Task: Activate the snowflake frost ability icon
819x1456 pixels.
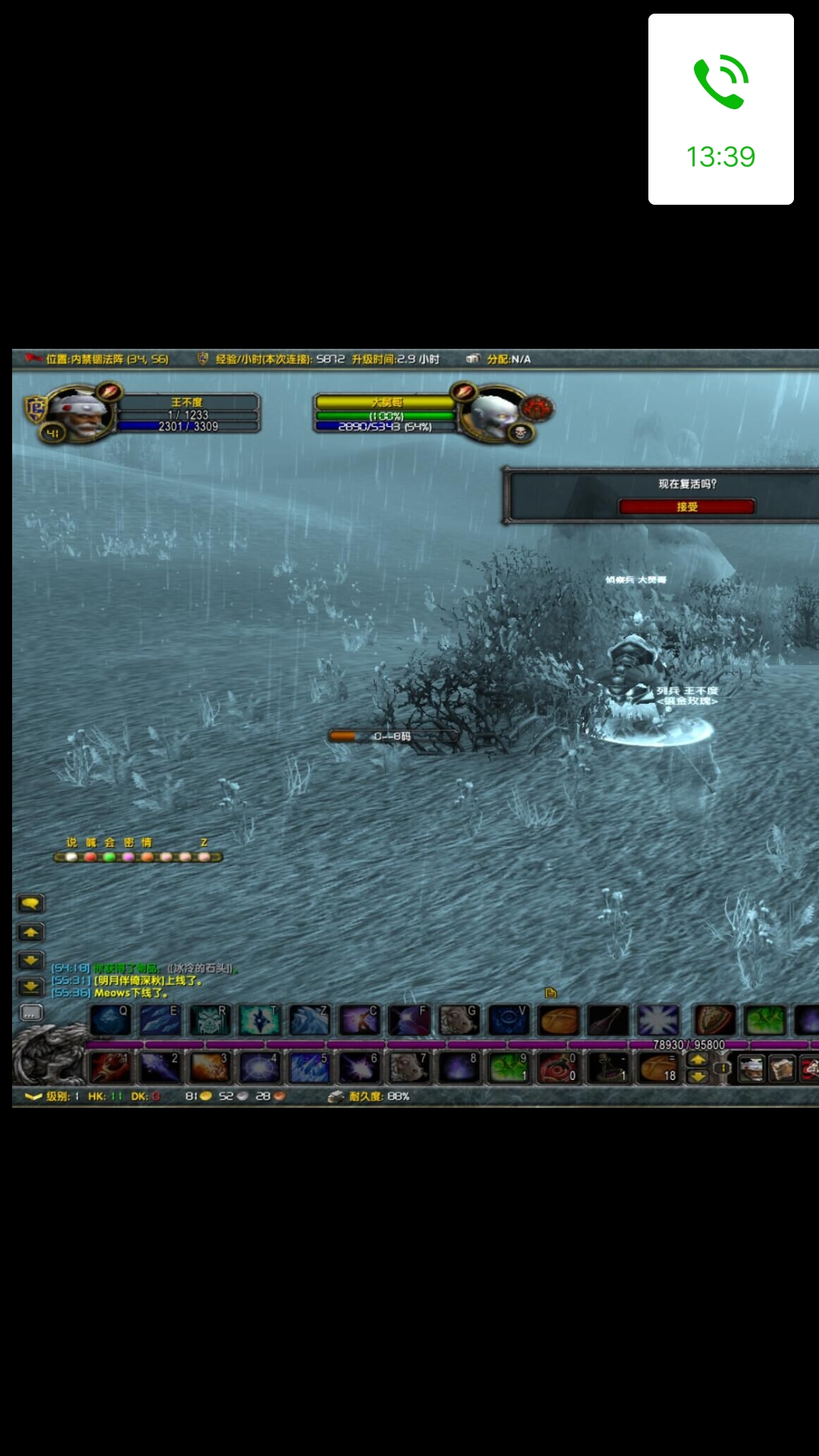Action: click(x=657, y=1021)
